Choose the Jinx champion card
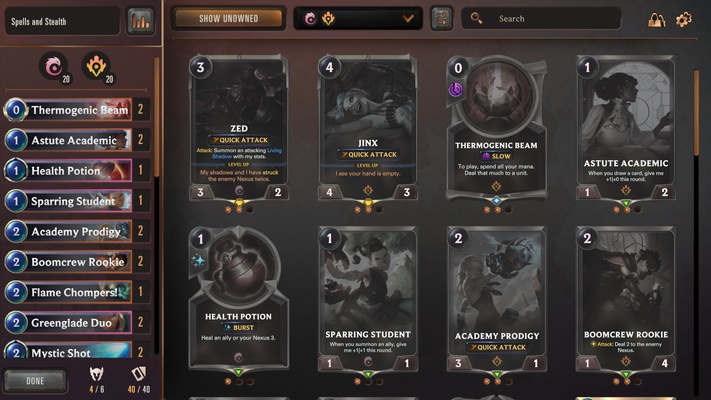Screen dimensions: 711x400 [368, 130]
